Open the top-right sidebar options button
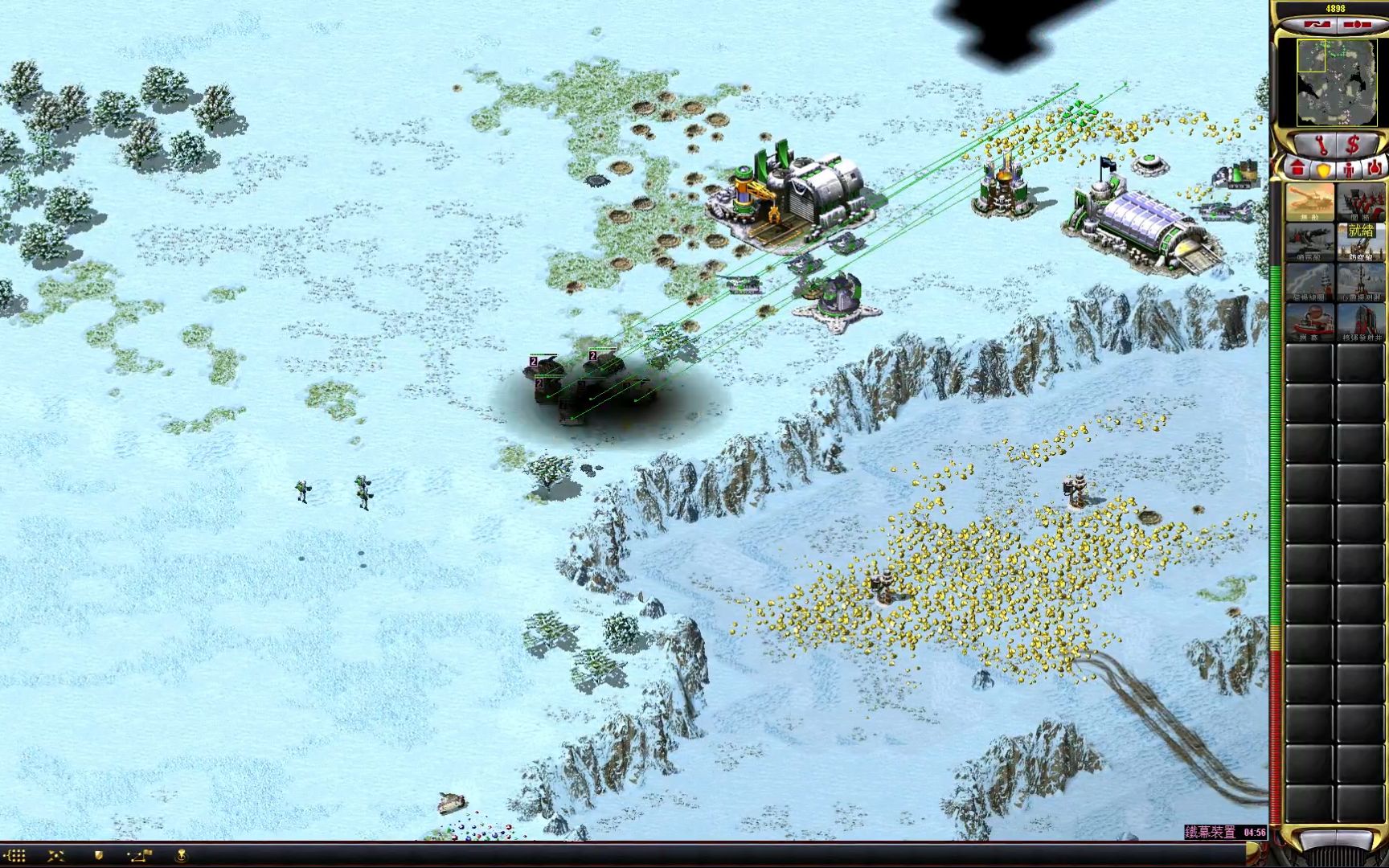Image resolution: width=1389 pixels, height=868 pixels. tap(1357, 25)
